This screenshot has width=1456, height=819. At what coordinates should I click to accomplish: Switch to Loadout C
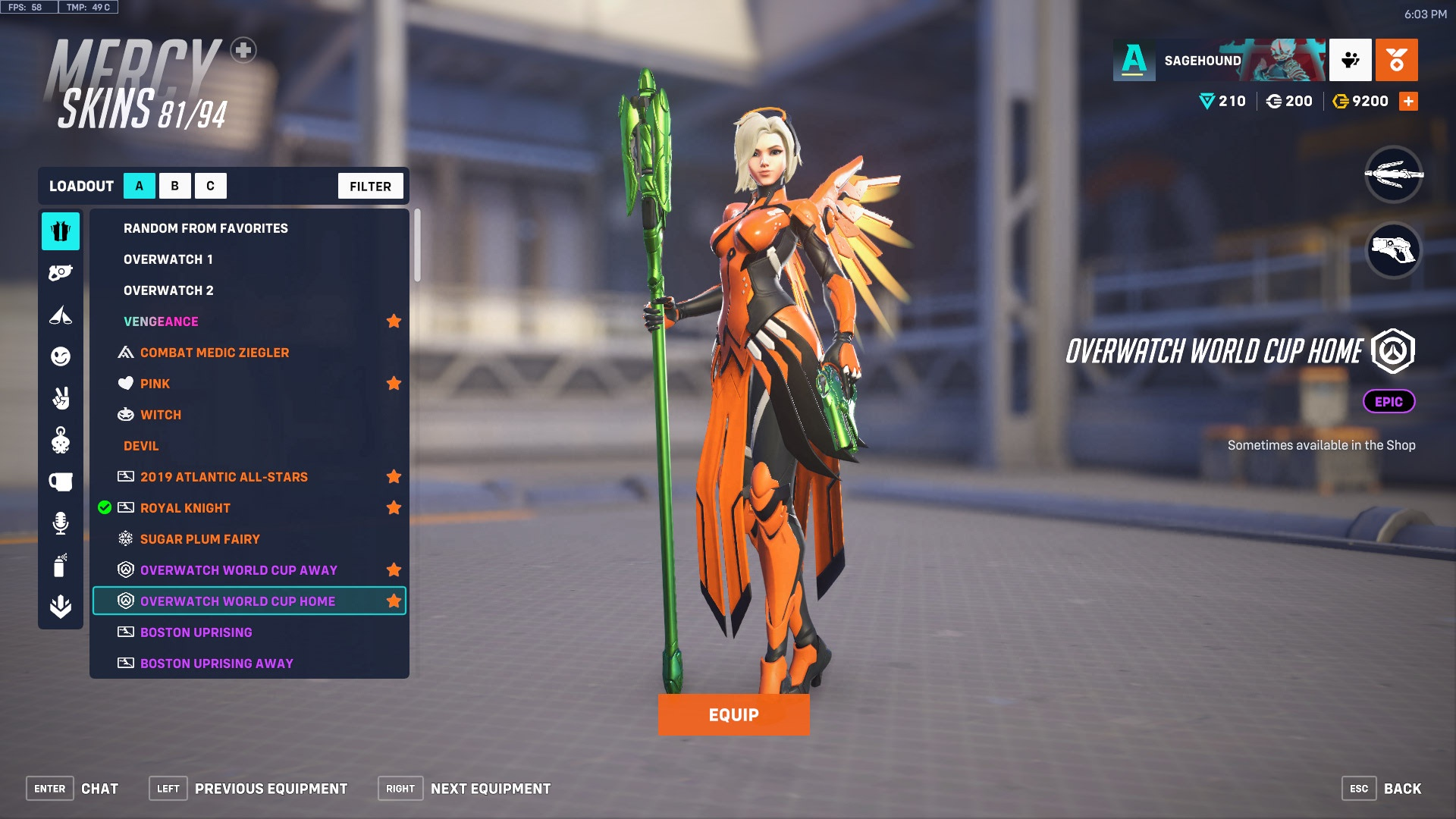[x=210, y=185]
